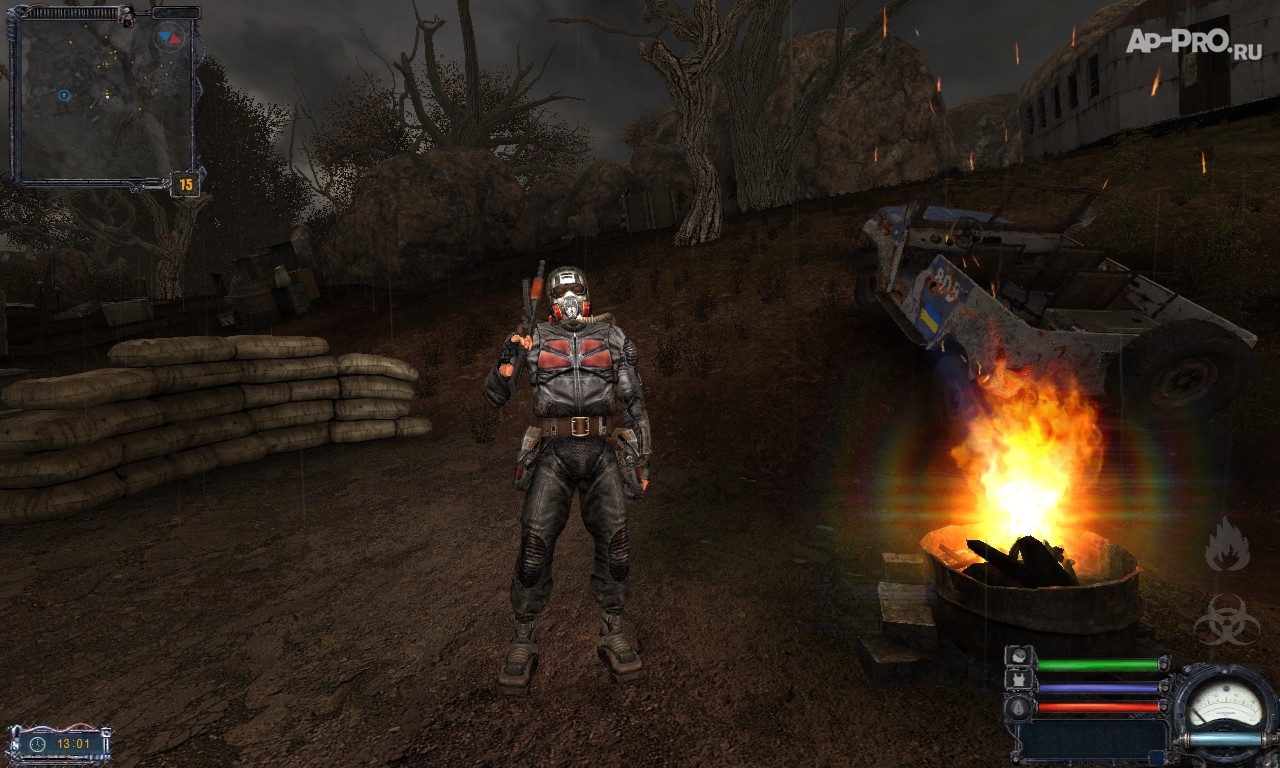
Task: Click the blue and red compass indicator
Action: click(169, 38)
